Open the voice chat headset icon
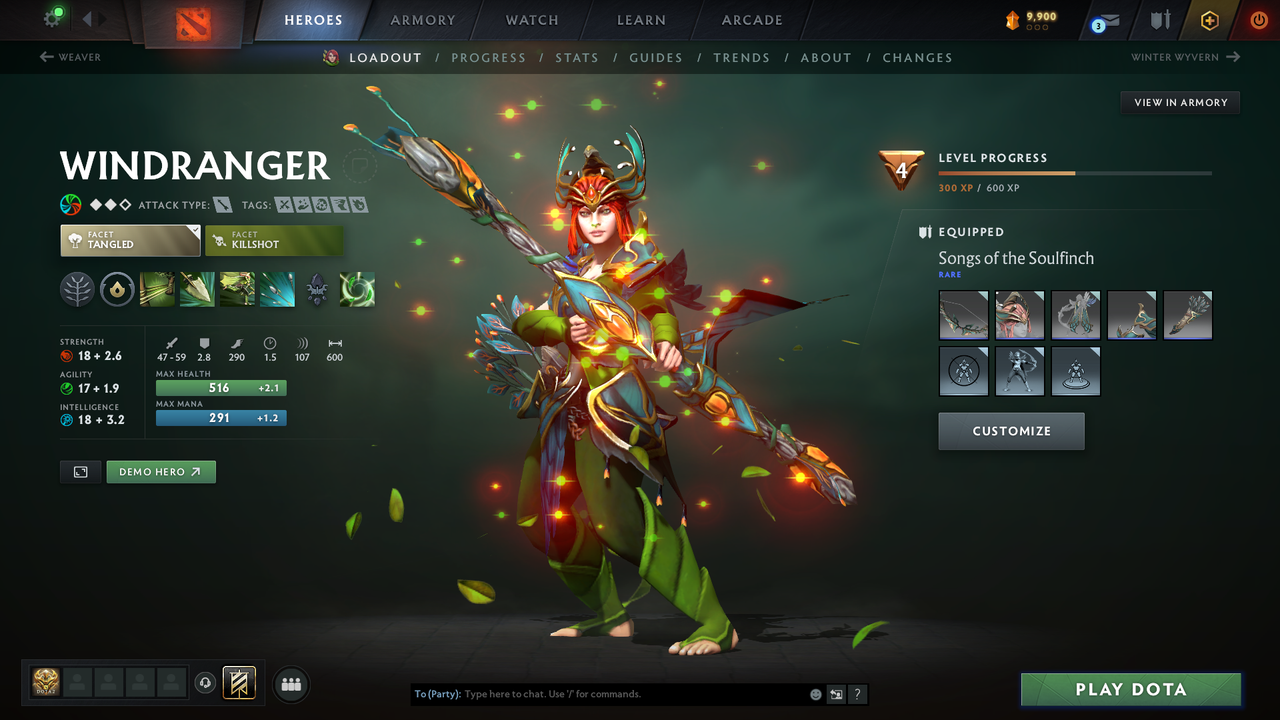Image resolution: width=1280 pixels, height=720 pixels. click(207, 683)
